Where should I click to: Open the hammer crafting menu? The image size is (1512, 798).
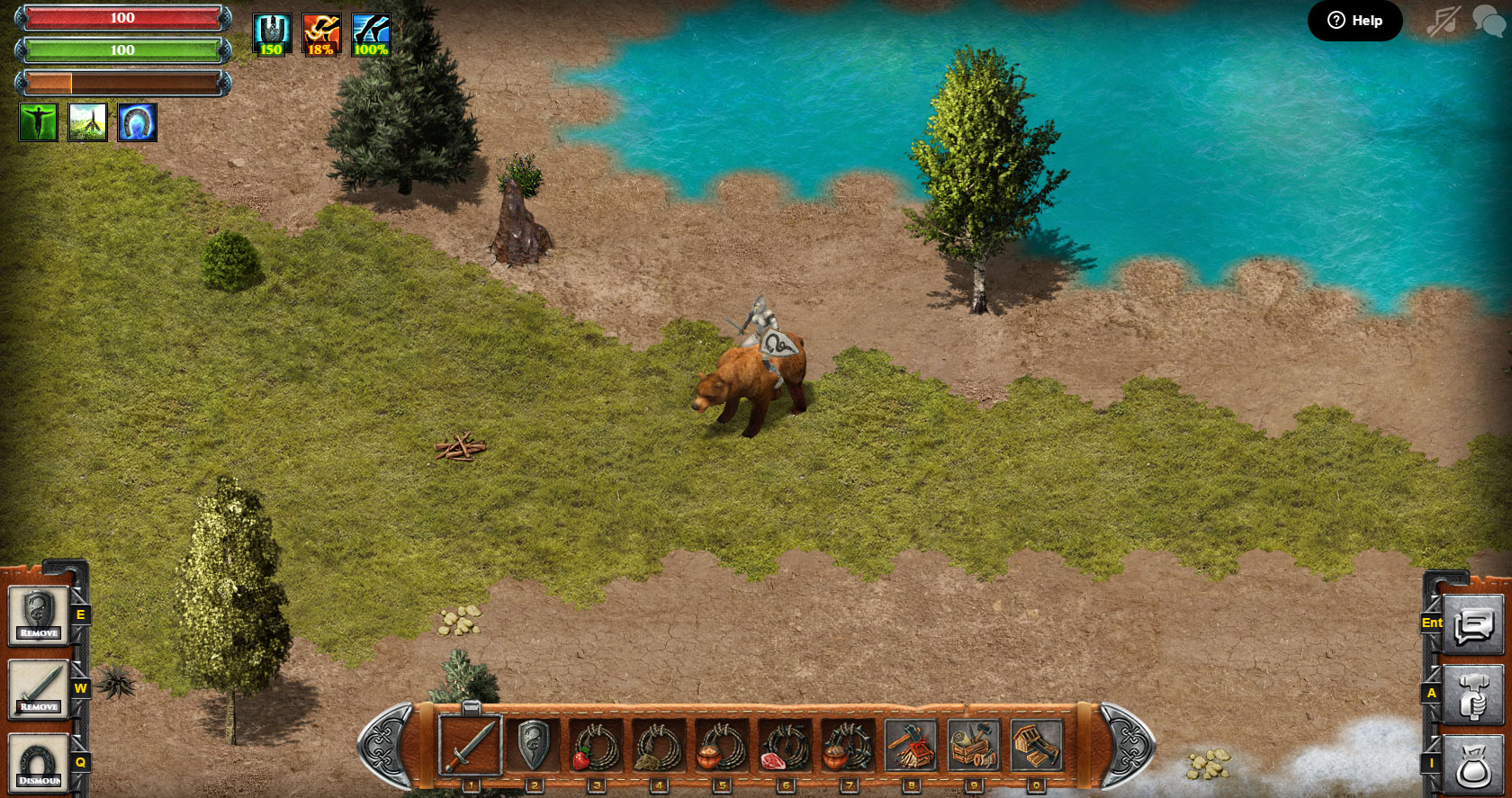[1472, 694]
